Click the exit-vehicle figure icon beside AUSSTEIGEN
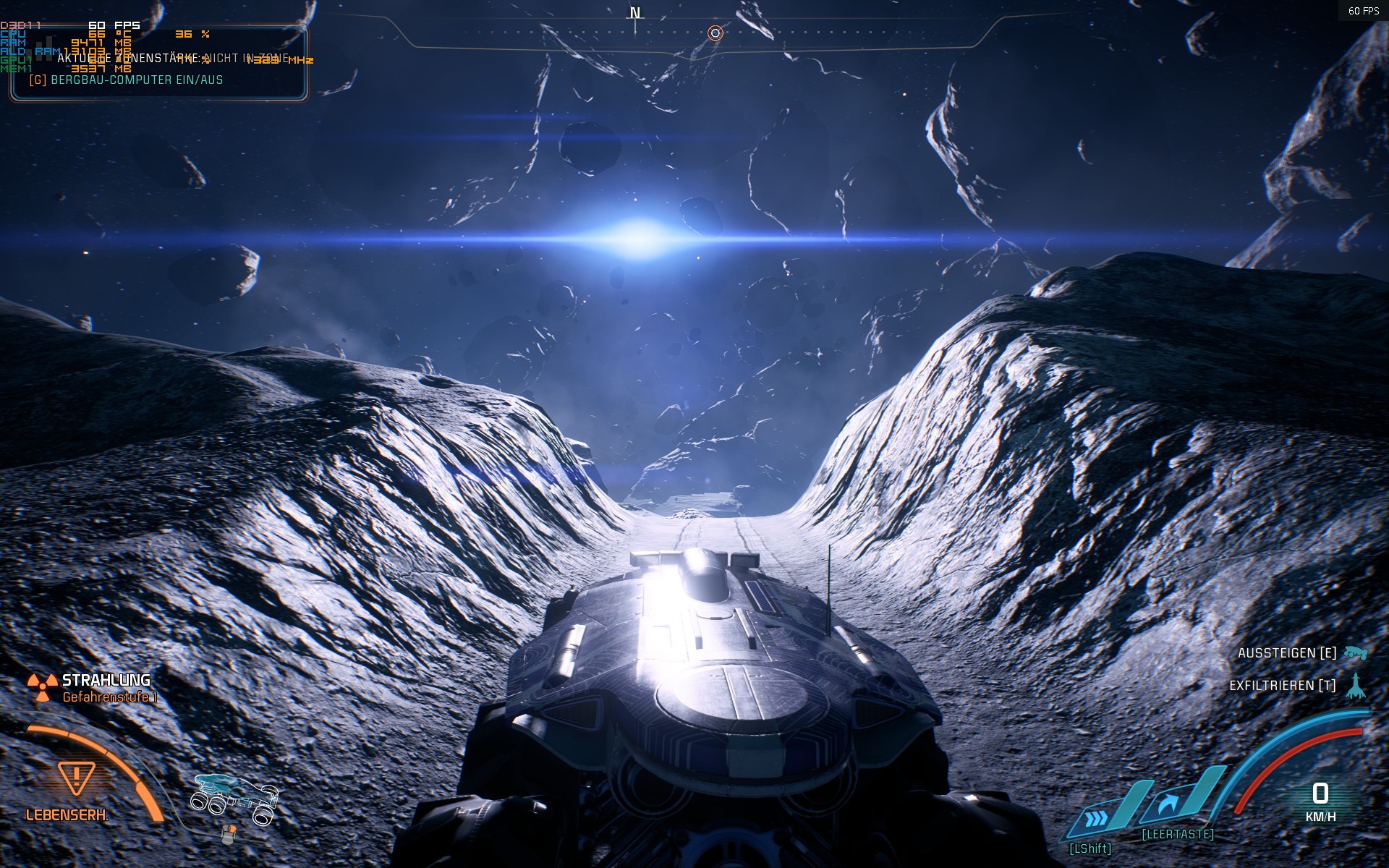The height and width of the screenshot is (868, 1389). pyautogui.click(x=1354, y=653)
